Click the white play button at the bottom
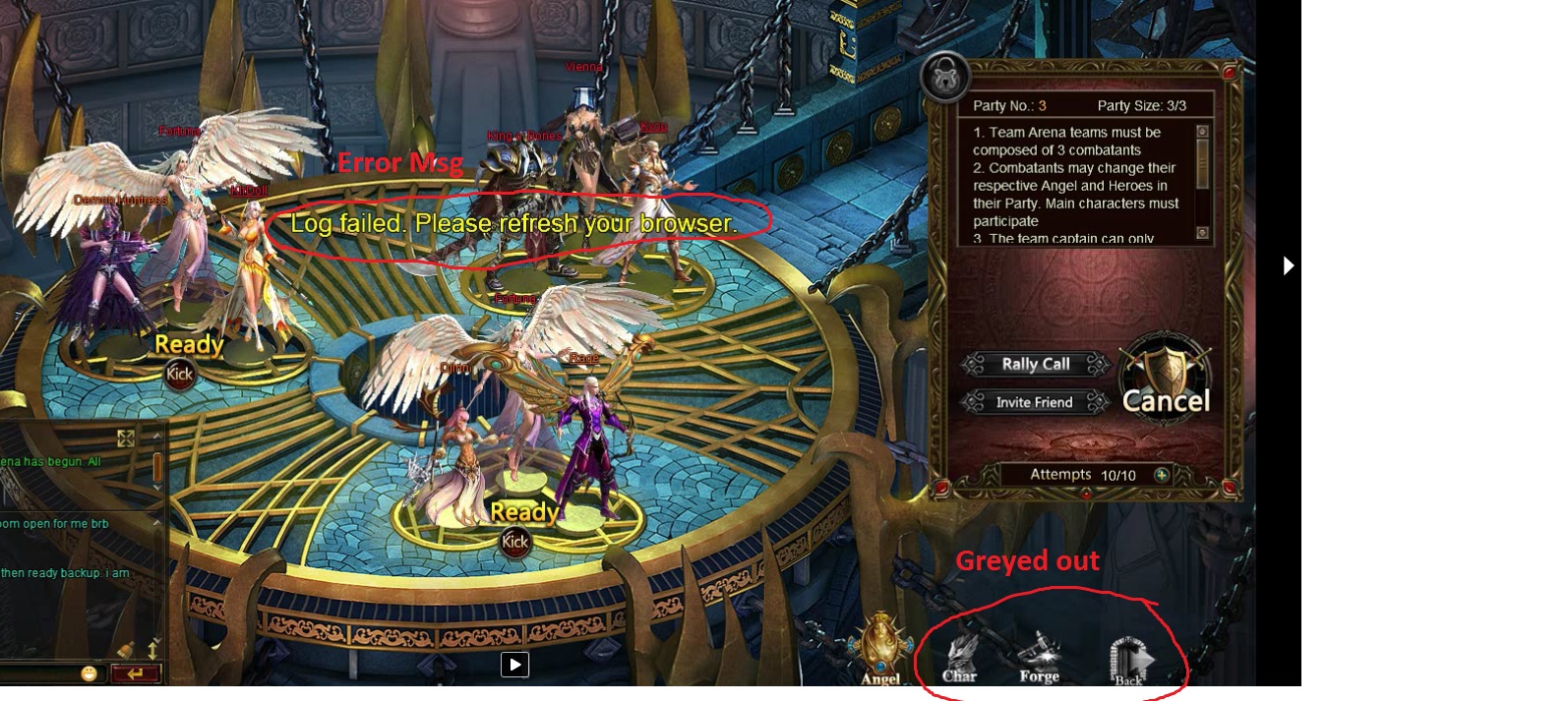 (x=514, y=665)
